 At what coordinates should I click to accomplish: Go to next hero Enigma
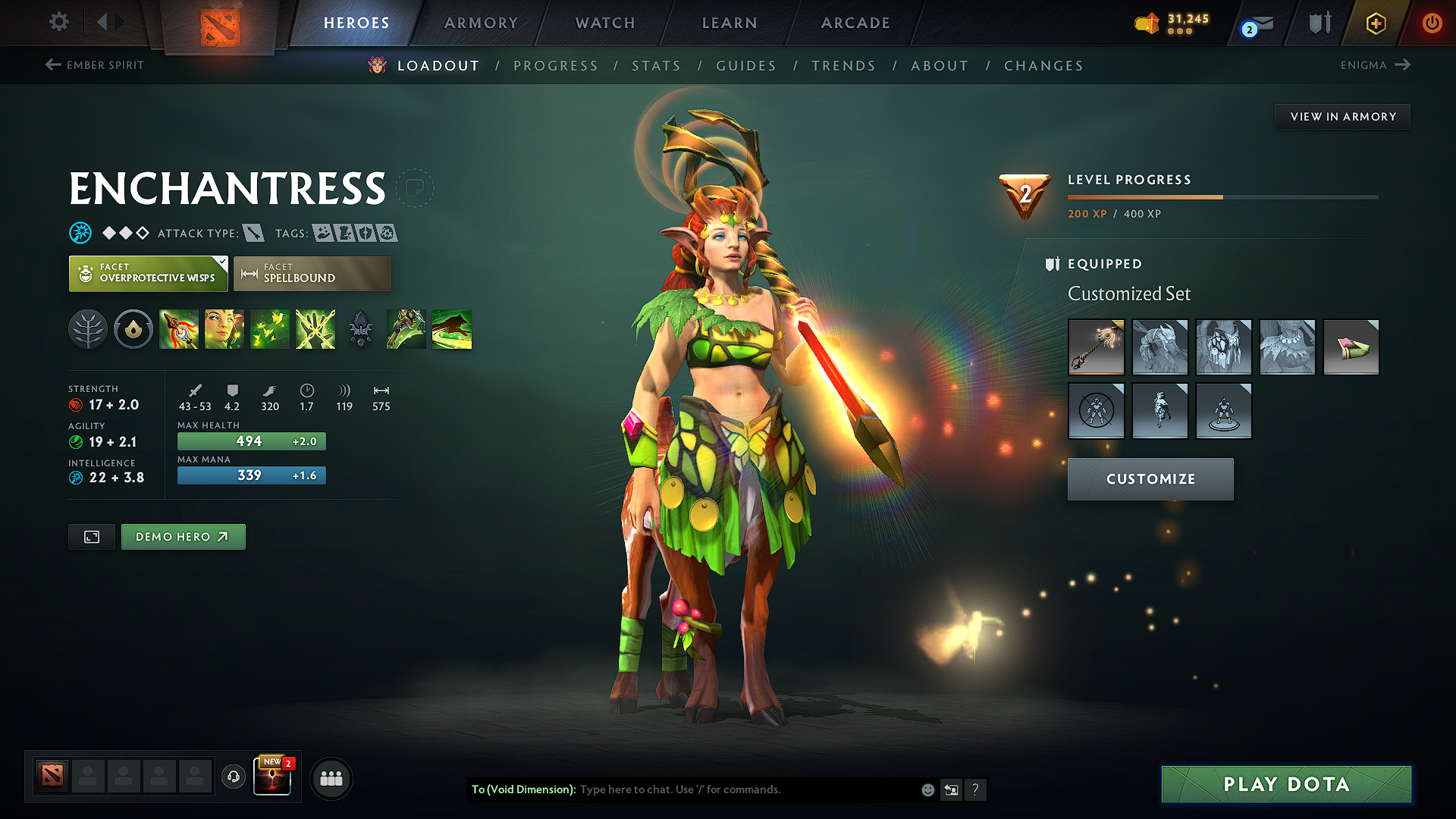(x=1375, y=65)
